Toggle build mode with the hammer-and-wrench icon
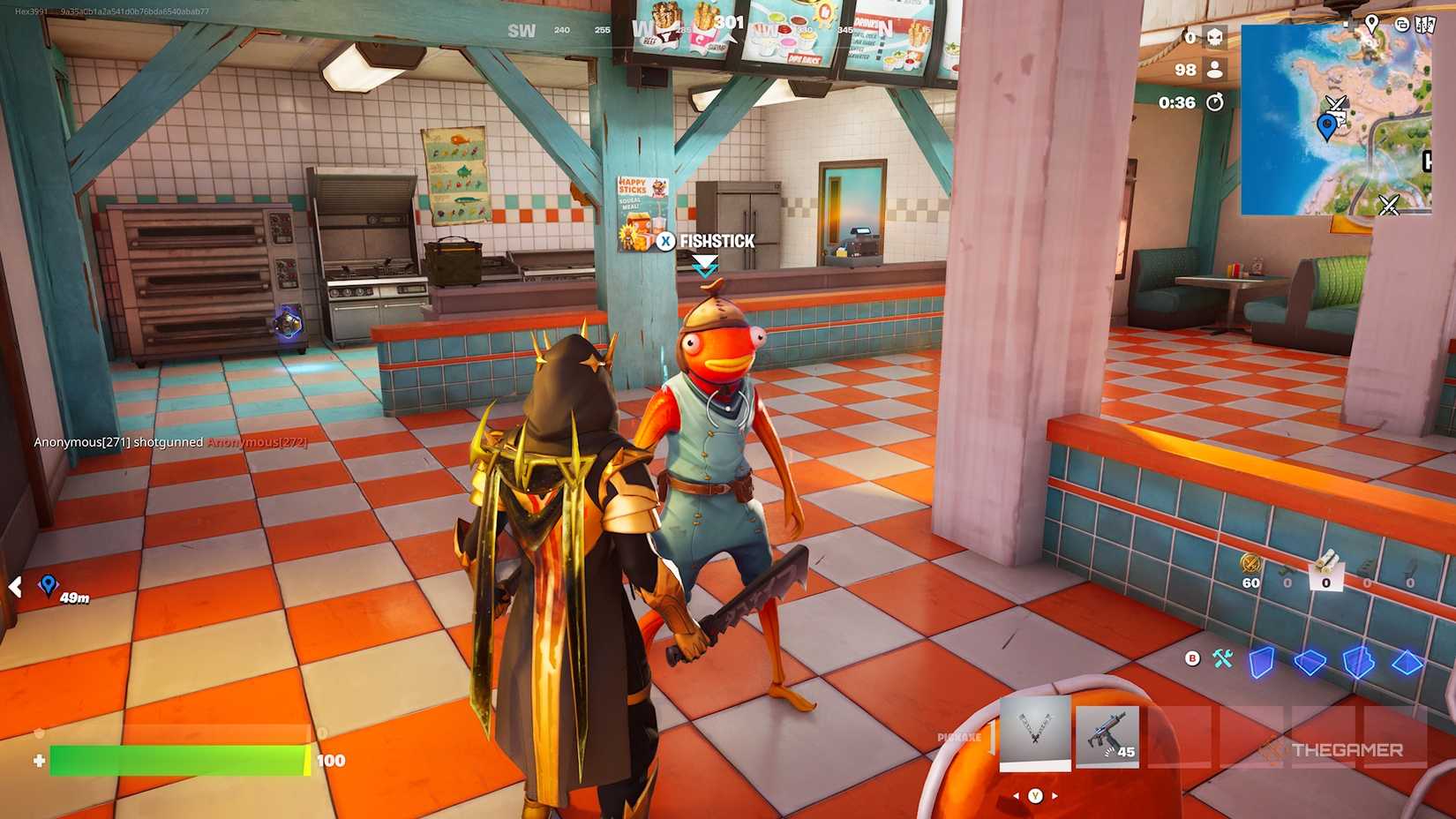This screenshot has width=1456, height=819. point(1223,659)
